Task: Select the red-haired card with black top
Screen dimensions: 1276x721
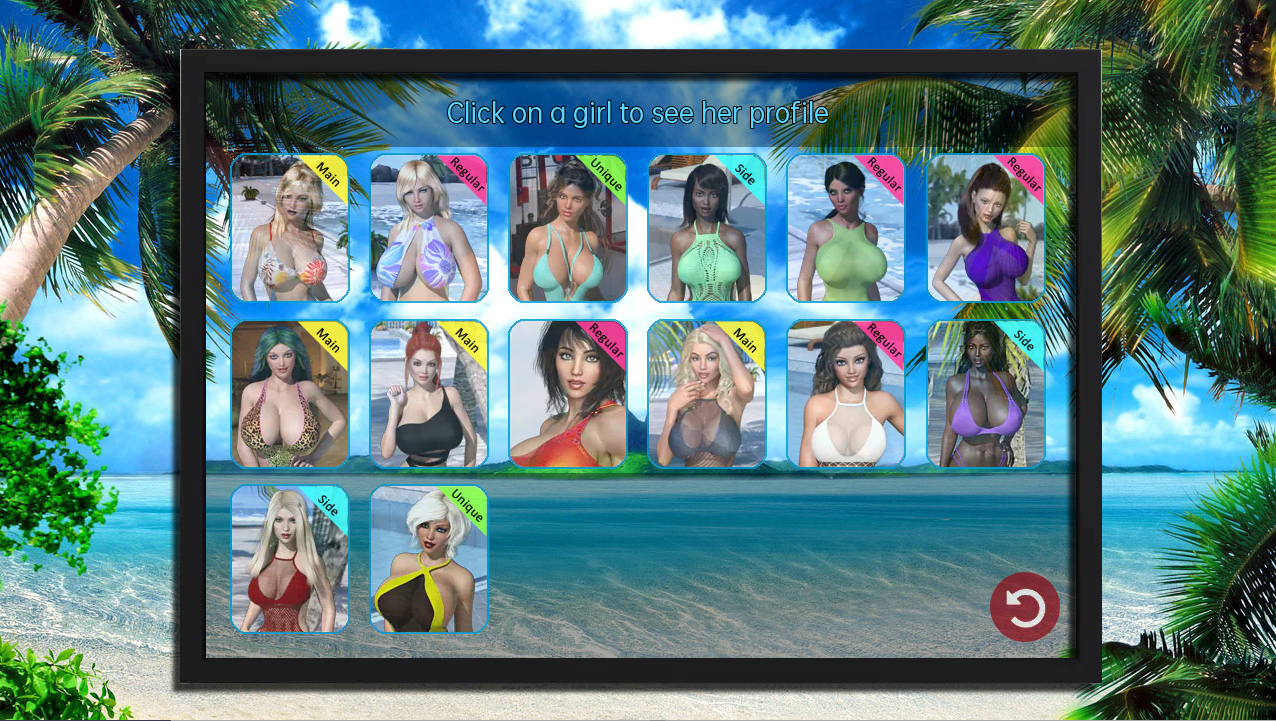Action: click(429, 394)
